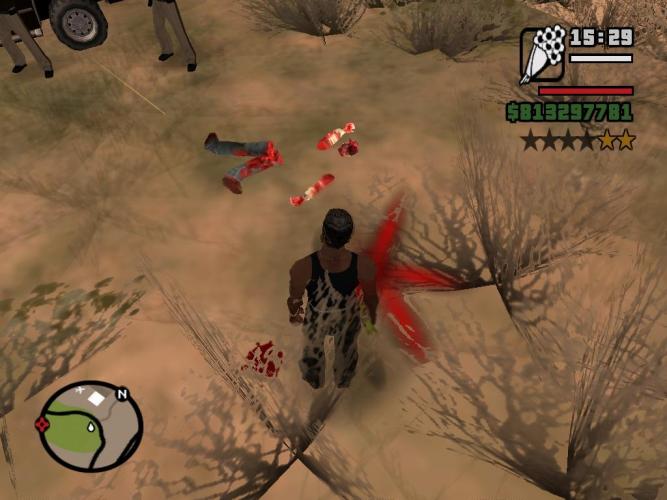
Task: Open the circular radar minimap
Action: pyautogui.click(x=90, y=426)
